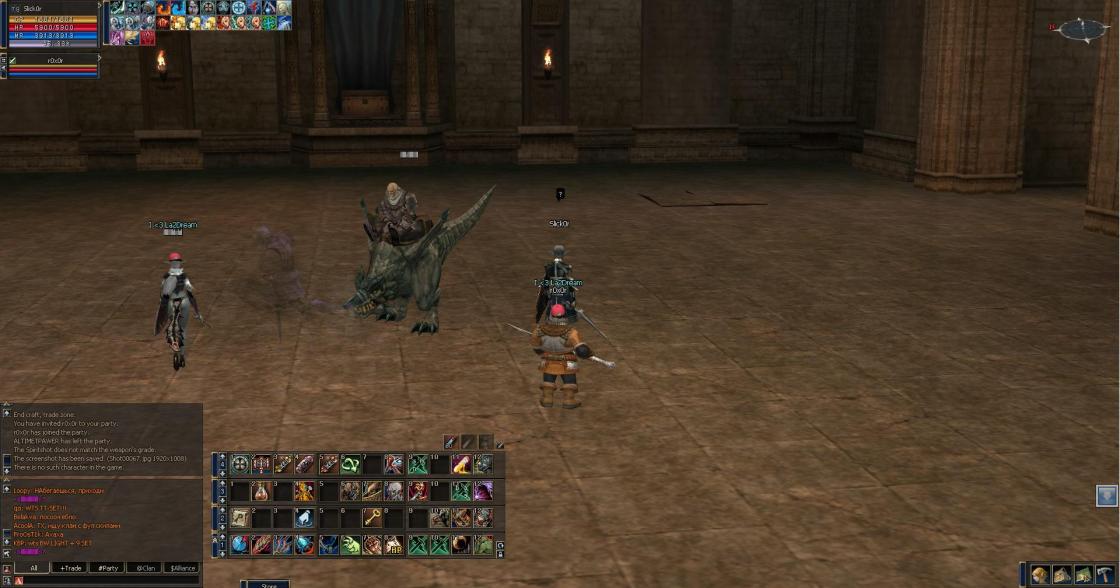Click the compass radar in the corner
1120x588 pixels.
pyautogui.click(x=1082, y=30)
